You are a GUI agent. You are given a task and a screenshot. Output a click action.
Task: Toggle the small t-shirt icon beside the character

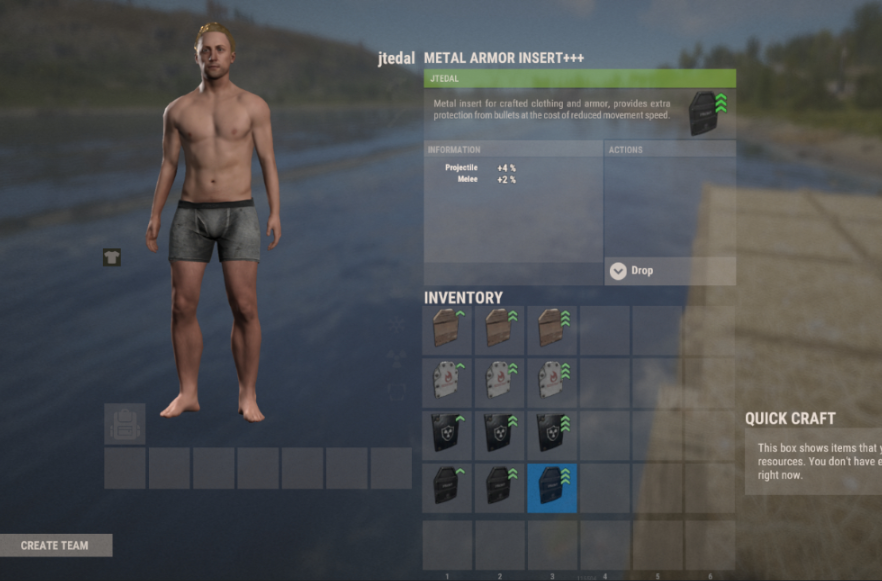(x=112, y=258)
